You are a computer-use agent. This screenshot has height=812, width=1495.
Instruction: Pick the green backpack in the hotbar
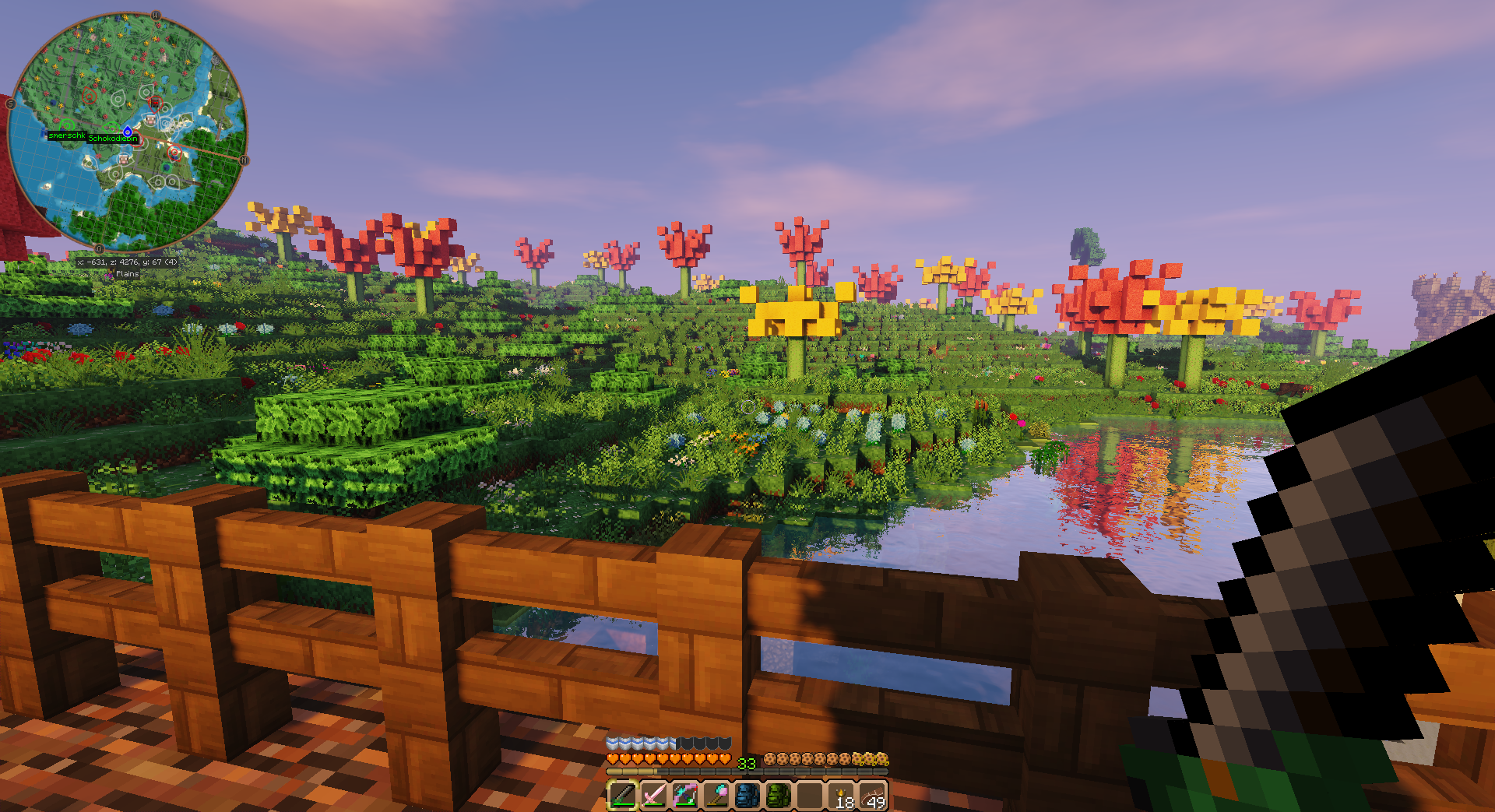[x=779, y=795]
